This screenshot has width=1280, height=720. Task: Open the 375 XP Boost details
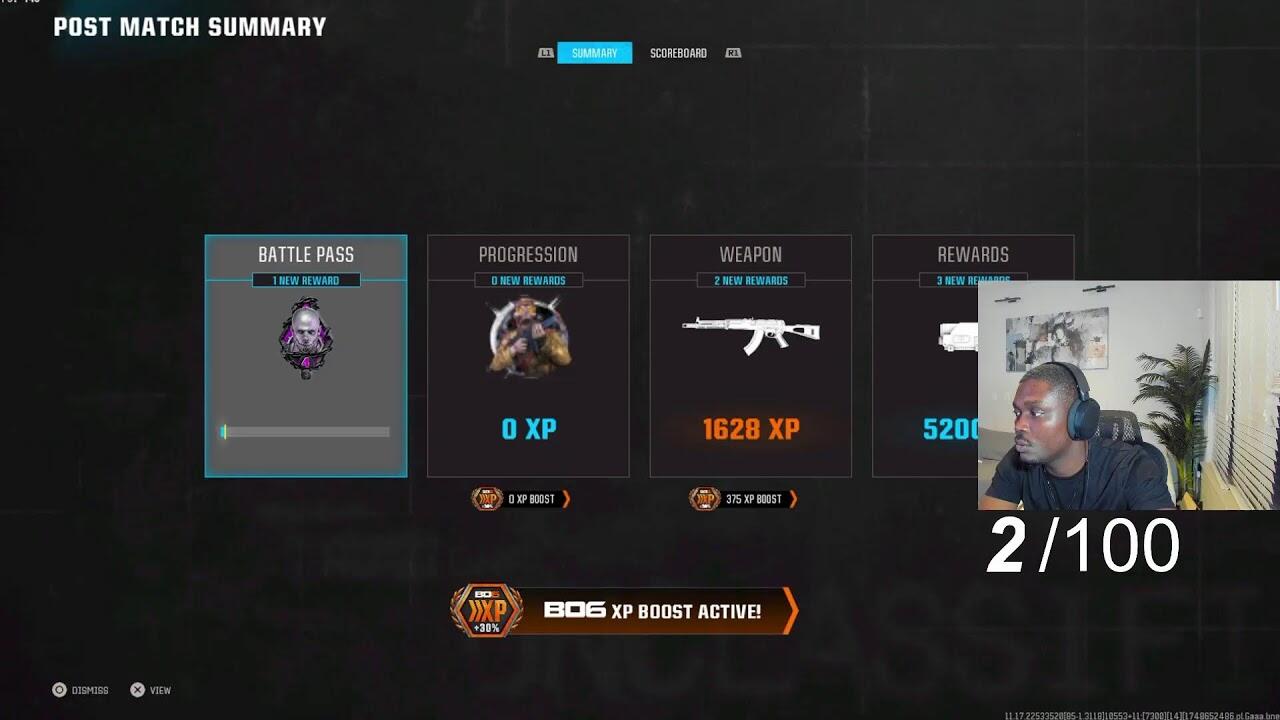pos(743,499)
